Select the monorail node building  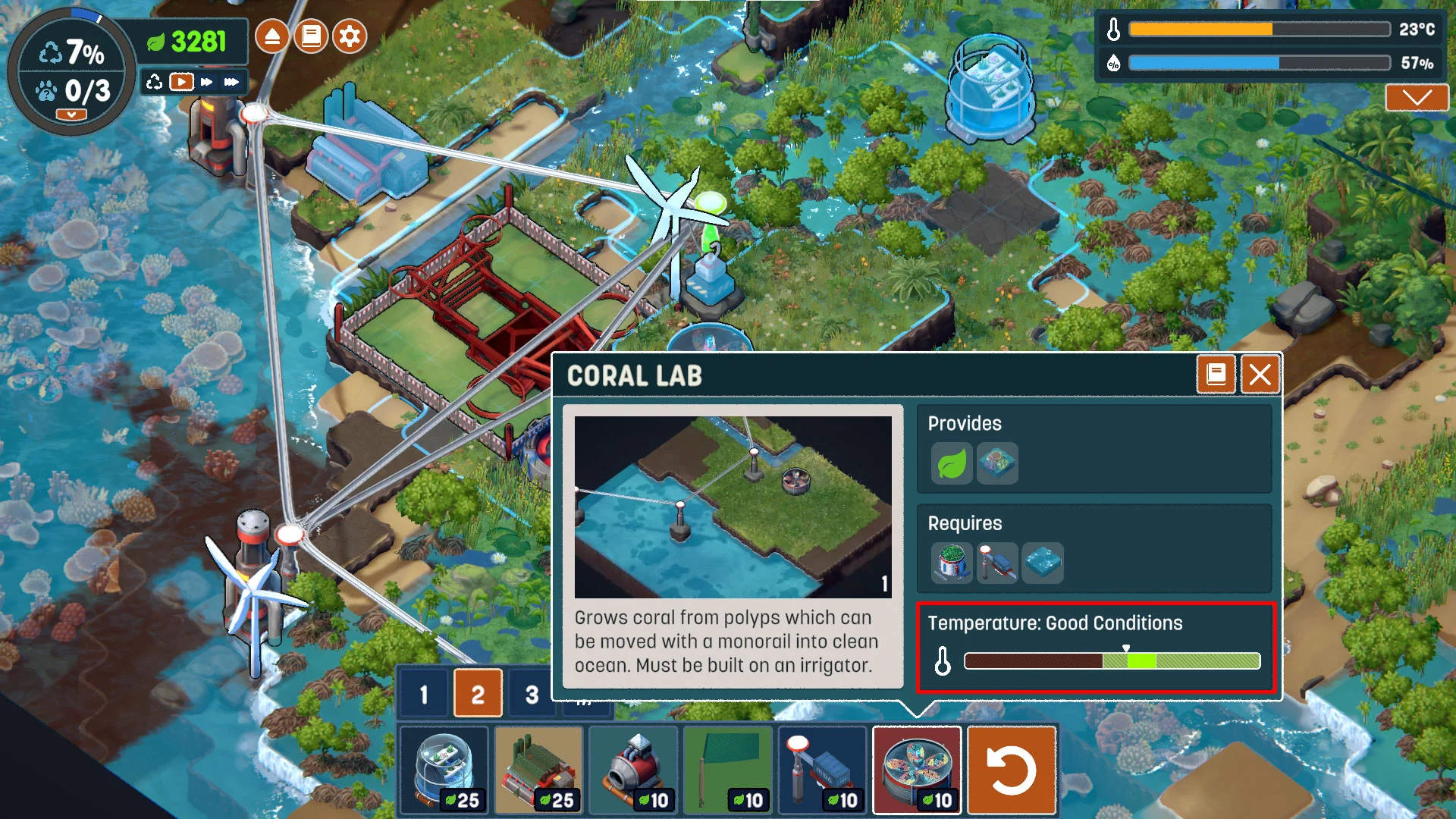823,770
